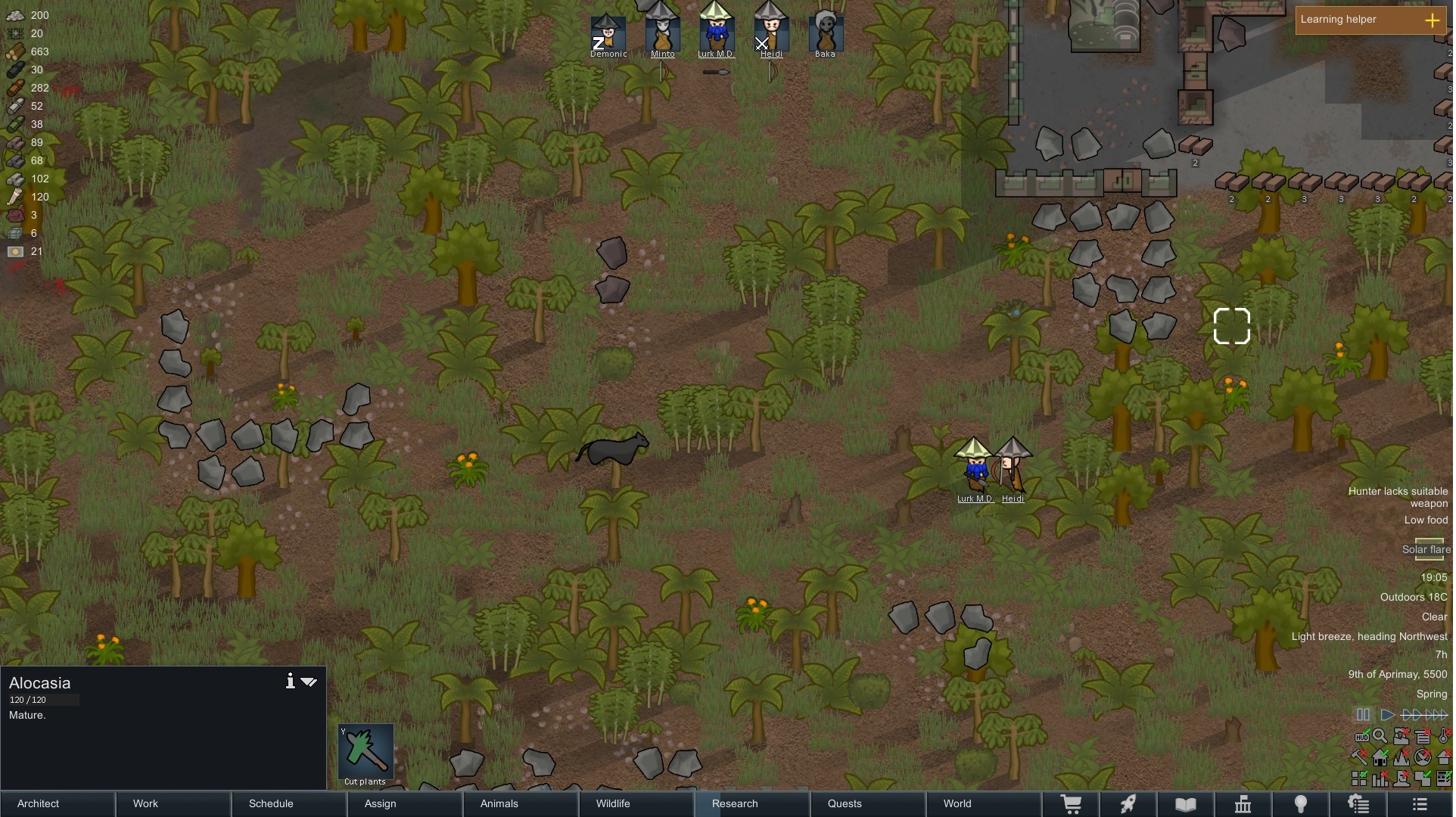The width and height of the screenshot is (1456, 817).
Task: Click the ideas lightbulb icon in bottom toolbar
Action: 1302,804
